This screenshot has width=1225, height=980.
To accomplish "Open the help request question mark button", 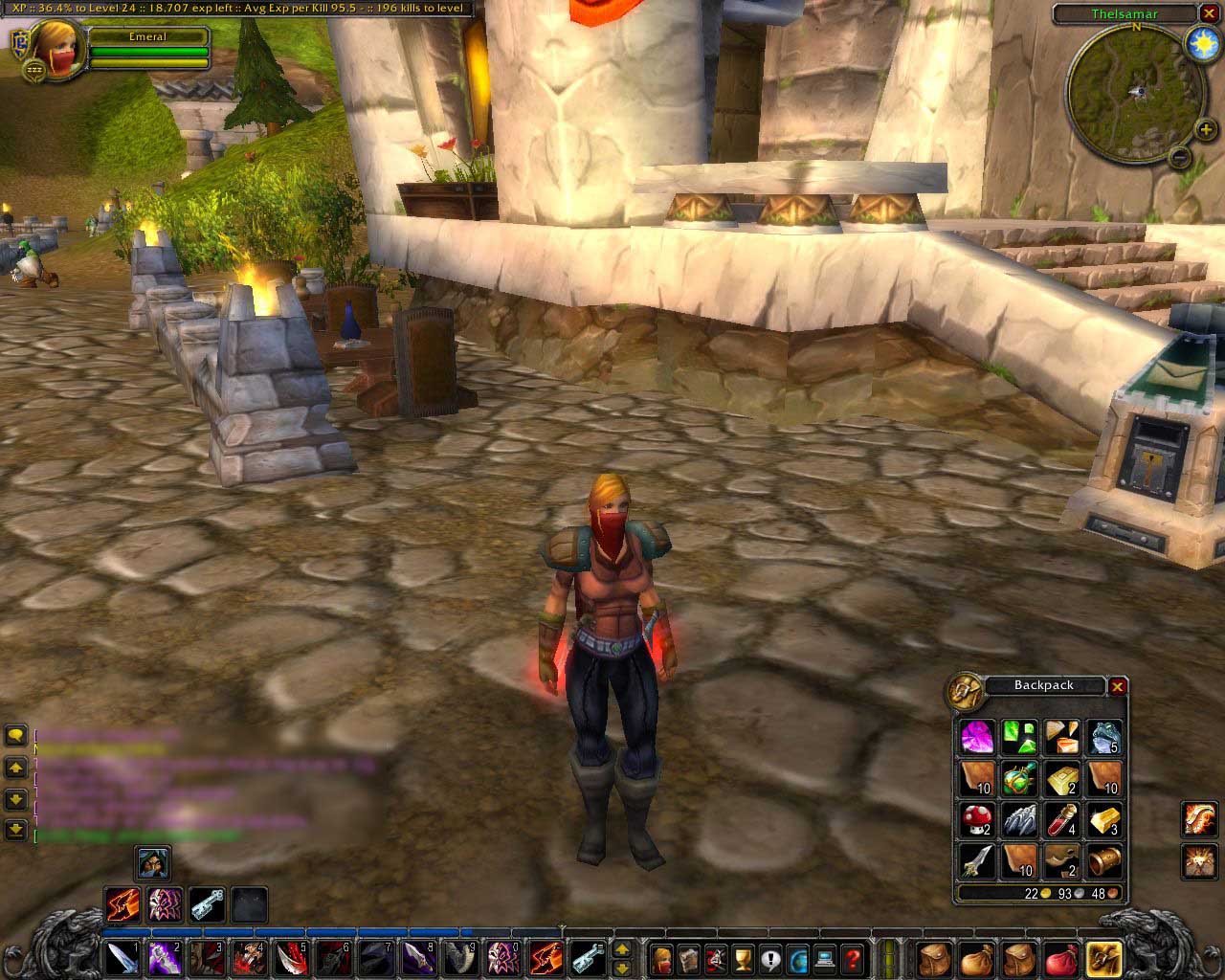I will (853, 957).
